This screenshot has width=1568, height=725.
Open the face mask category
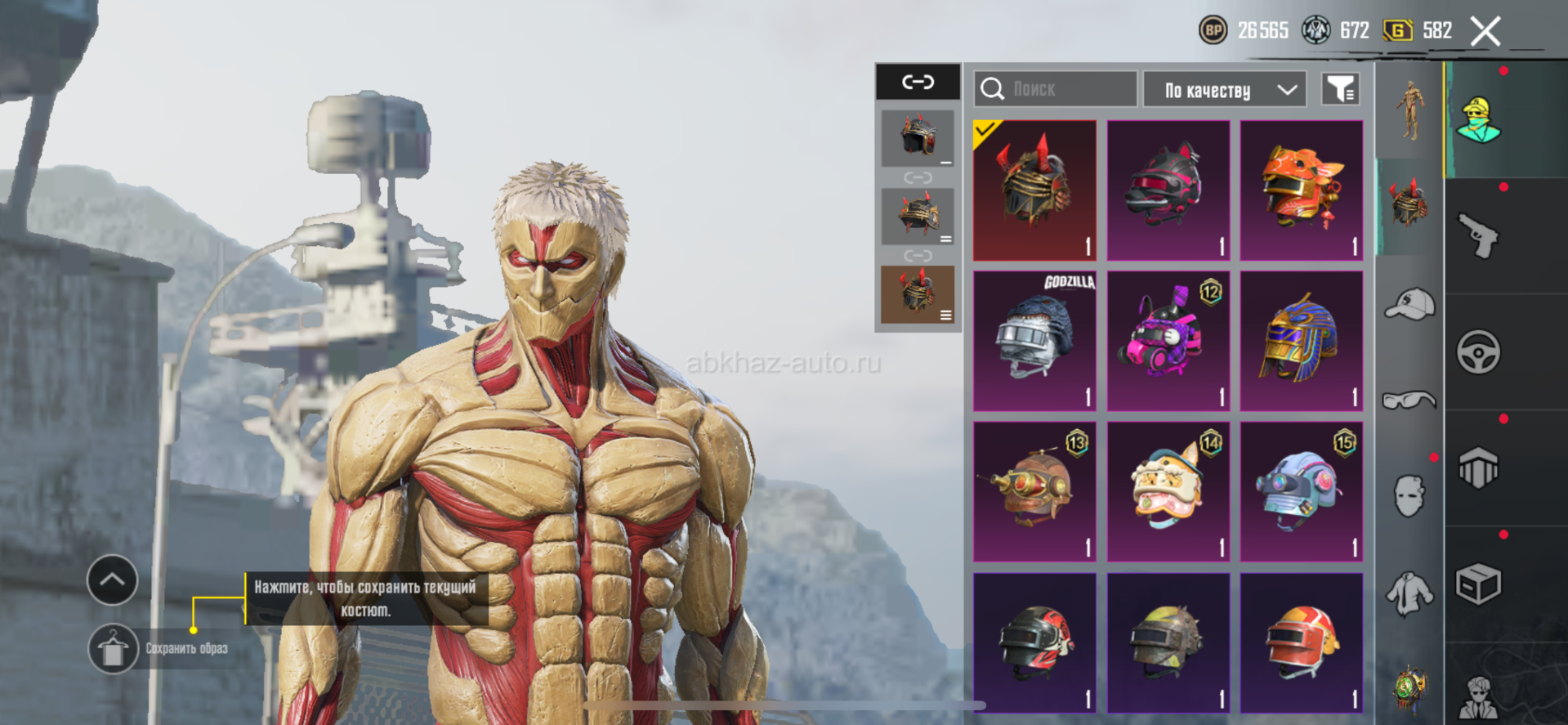(1409, 495)
